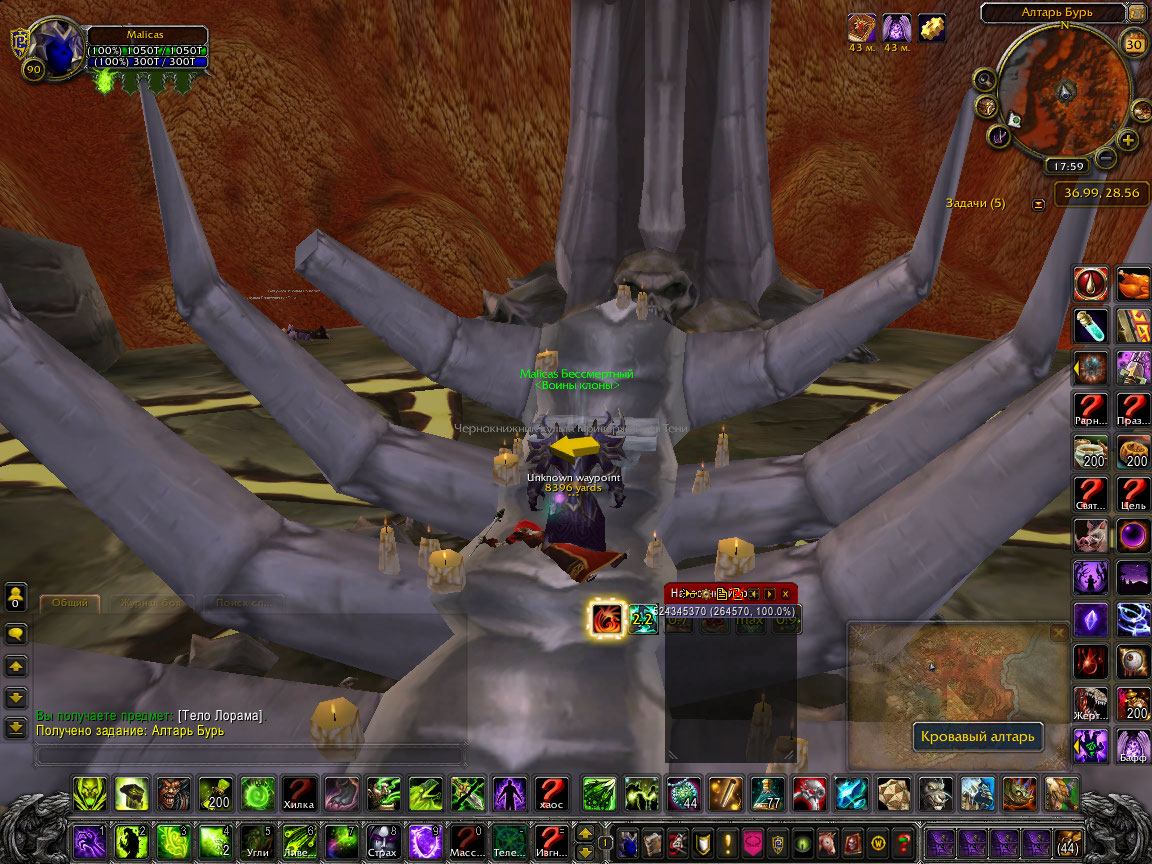The height and width of the screenshot is (864, 1152).
Task: Select the Общий chat tab
Action: [70, 603]
